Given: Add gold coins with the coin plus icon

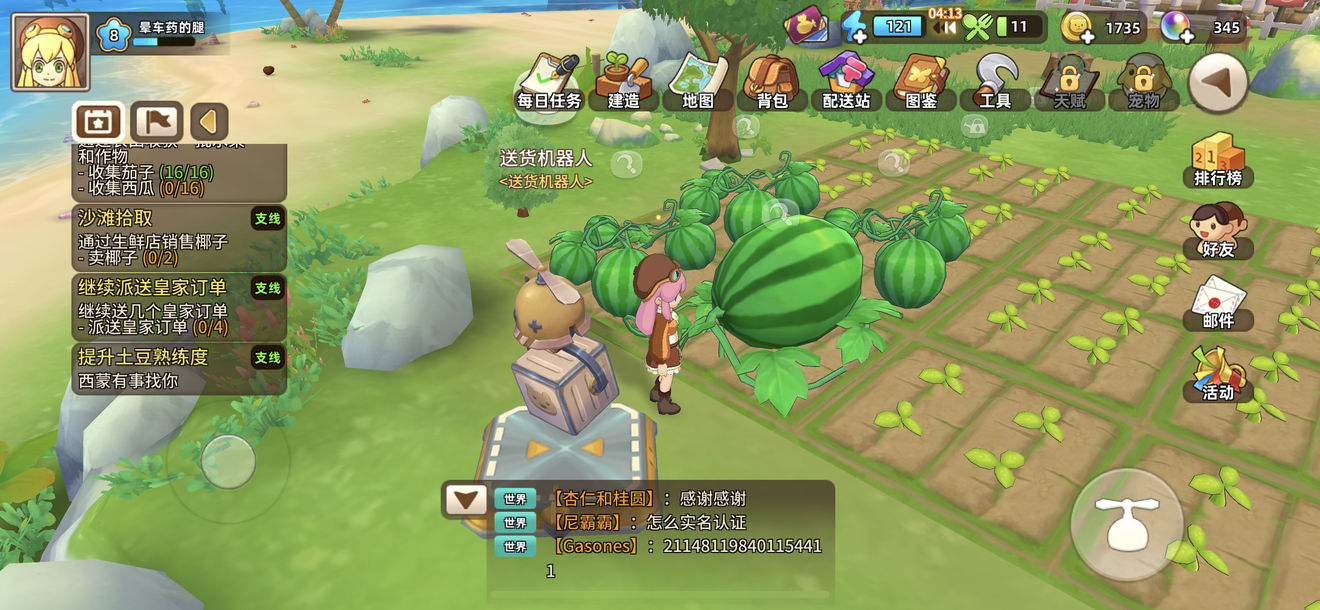Looking at the screenshot, I should (1078, 28).
